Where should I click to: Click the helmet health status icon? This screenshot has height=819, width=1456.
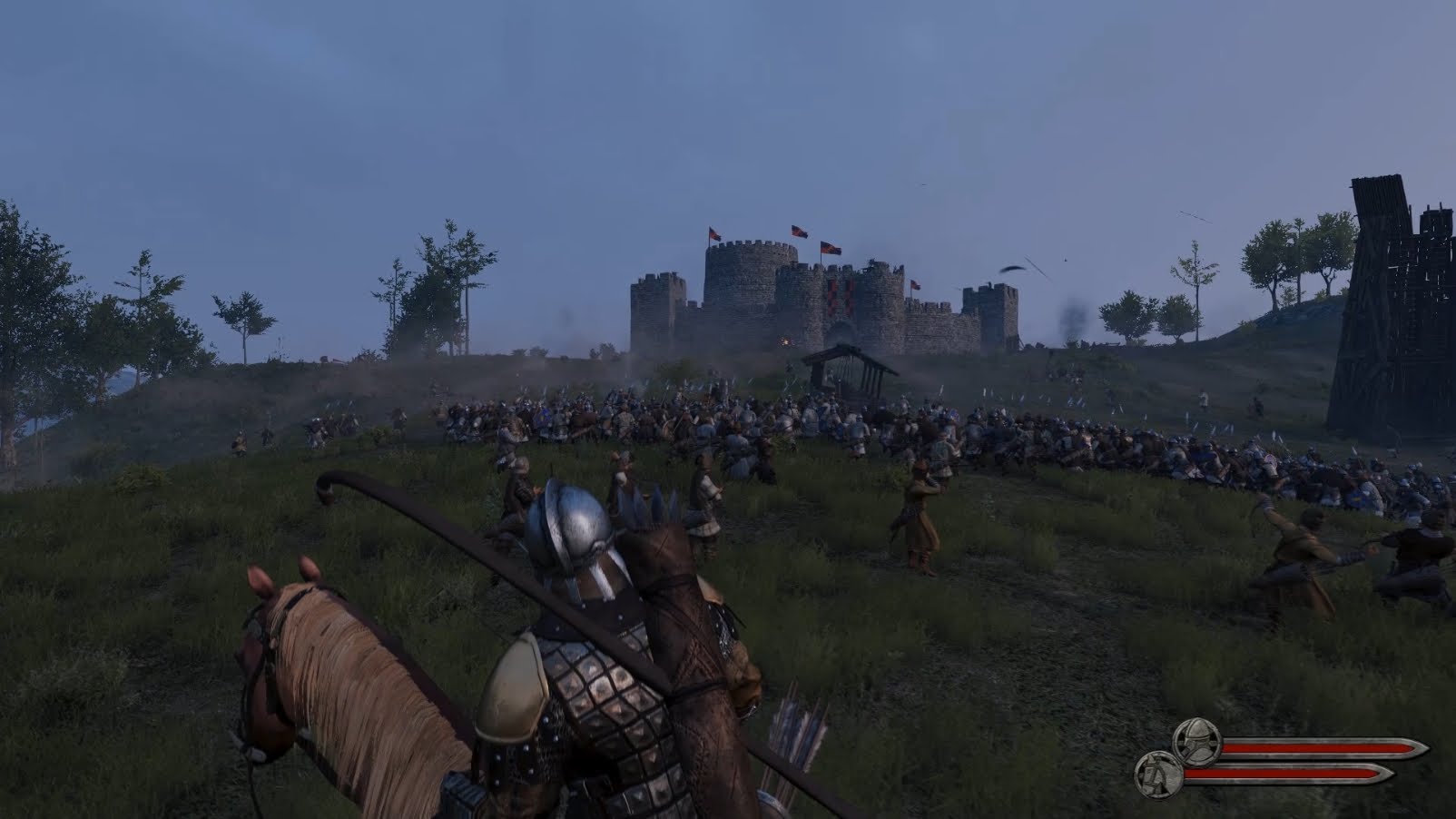pos(1196,742)
